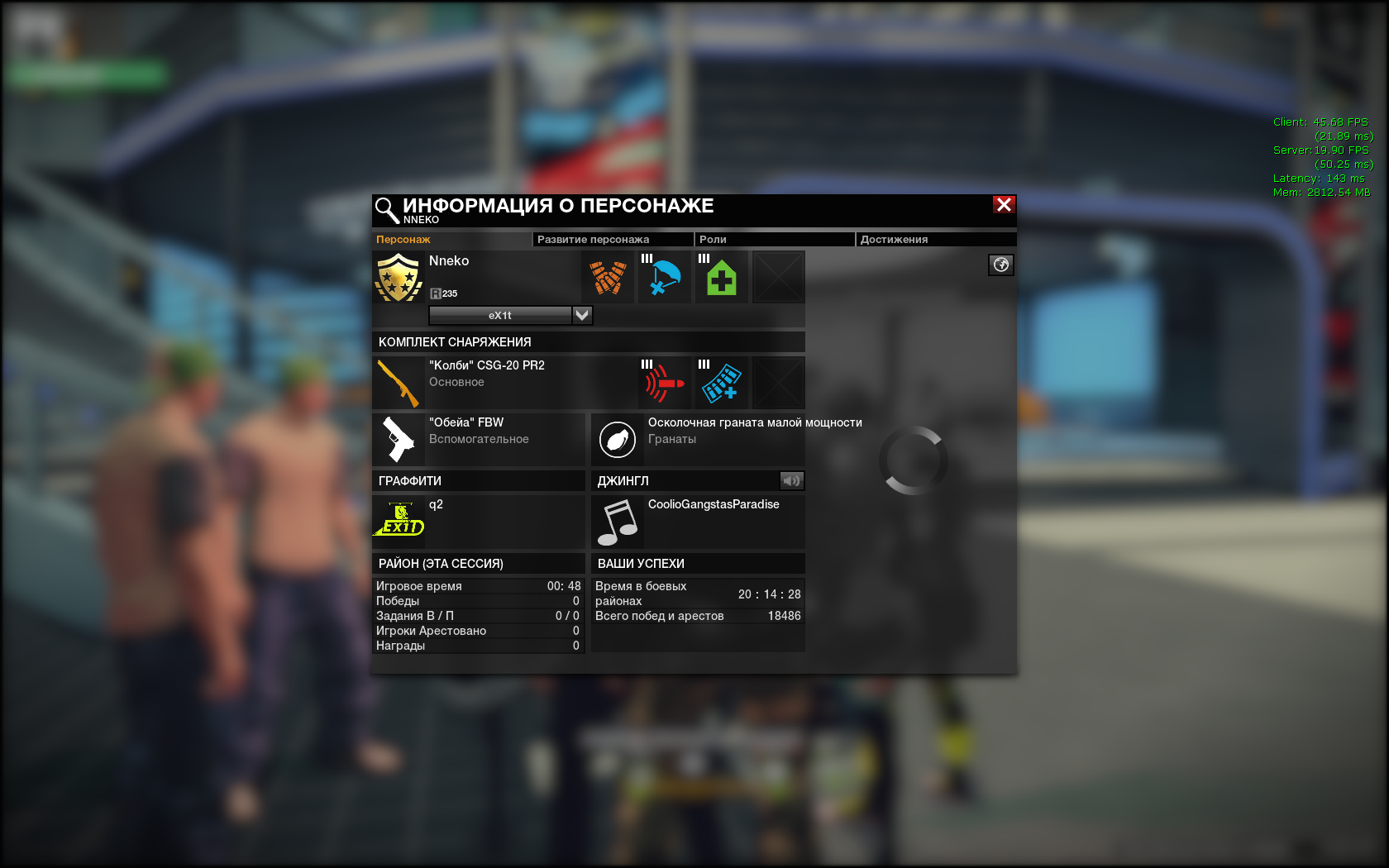
Task: Show the Роли tab
Action: tap(713, 240)
